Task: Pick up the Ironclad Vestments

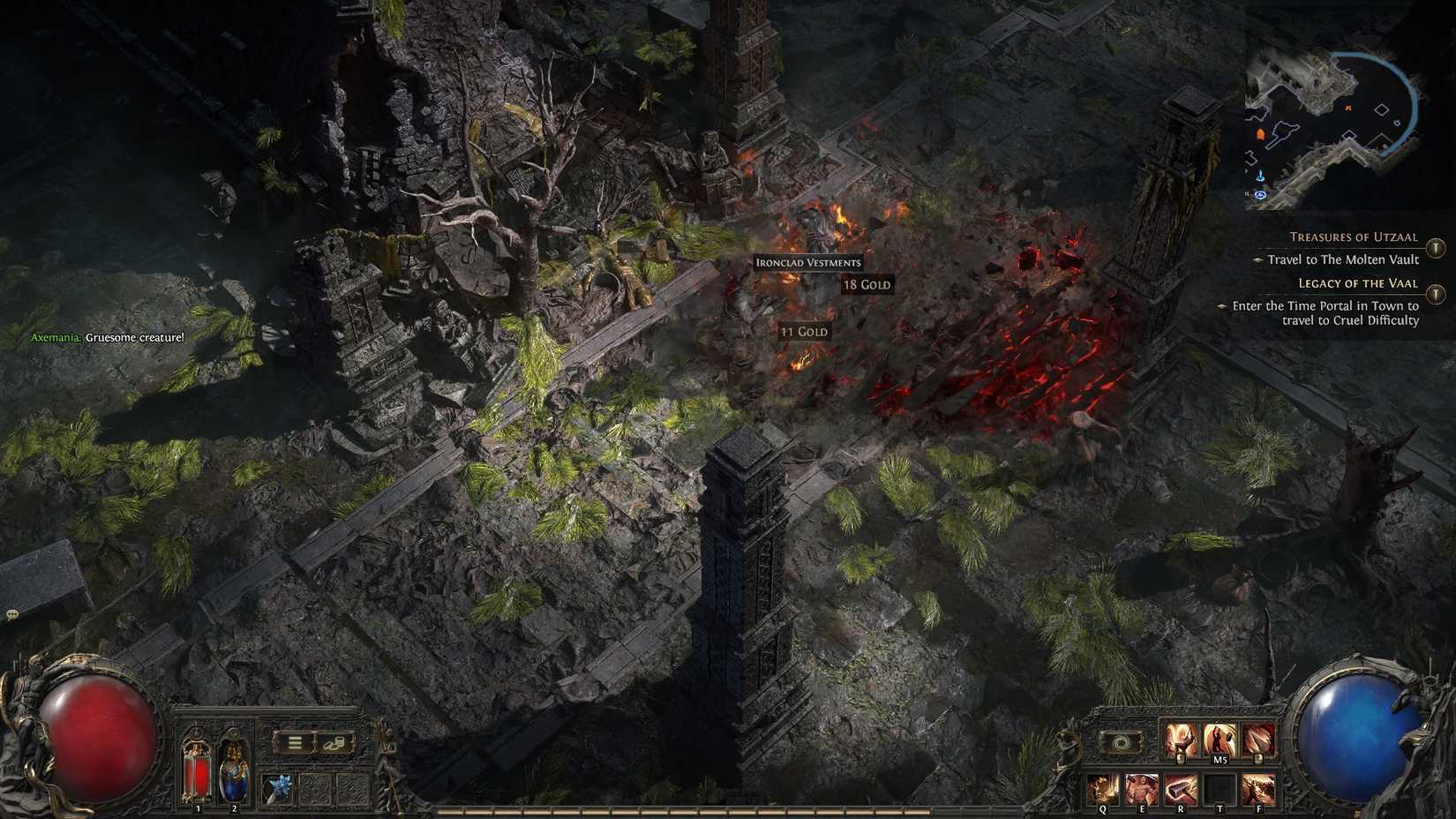Action: point(807,262)
